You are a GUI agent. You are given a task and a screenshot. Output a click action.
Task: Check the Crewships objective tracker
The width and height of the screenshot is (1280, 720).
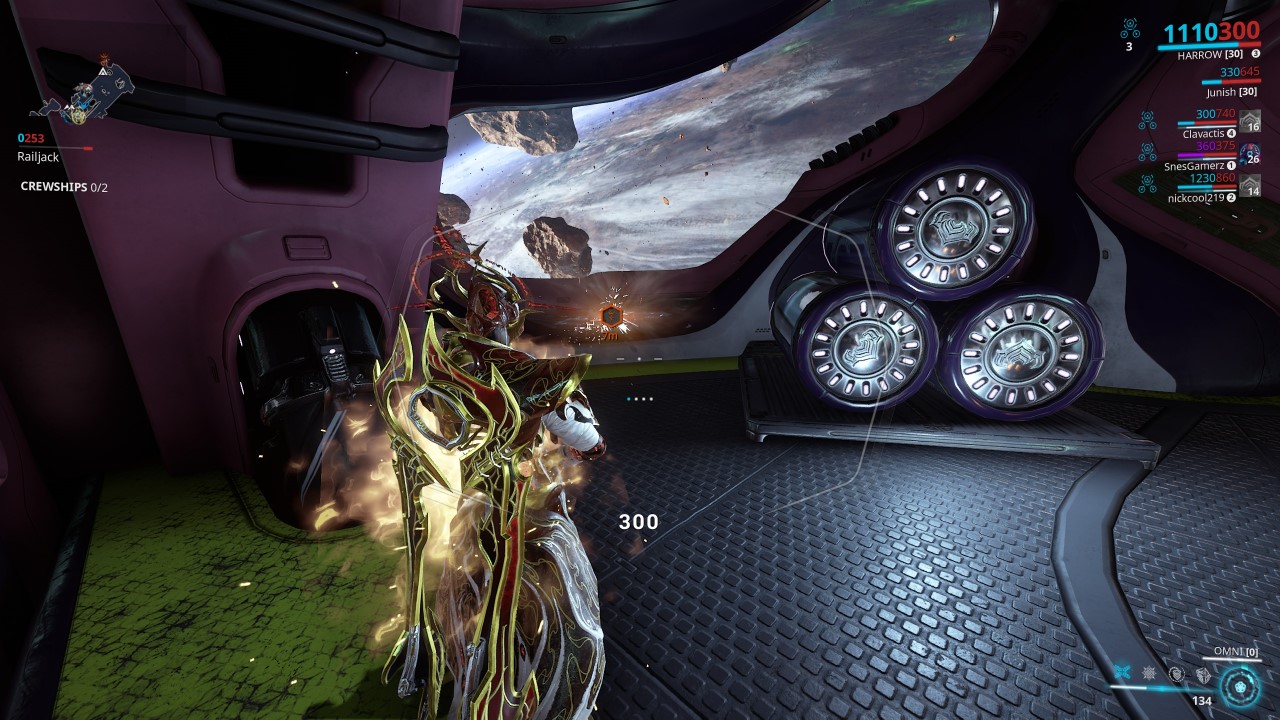pyautogui.click(x=64, y=187)
